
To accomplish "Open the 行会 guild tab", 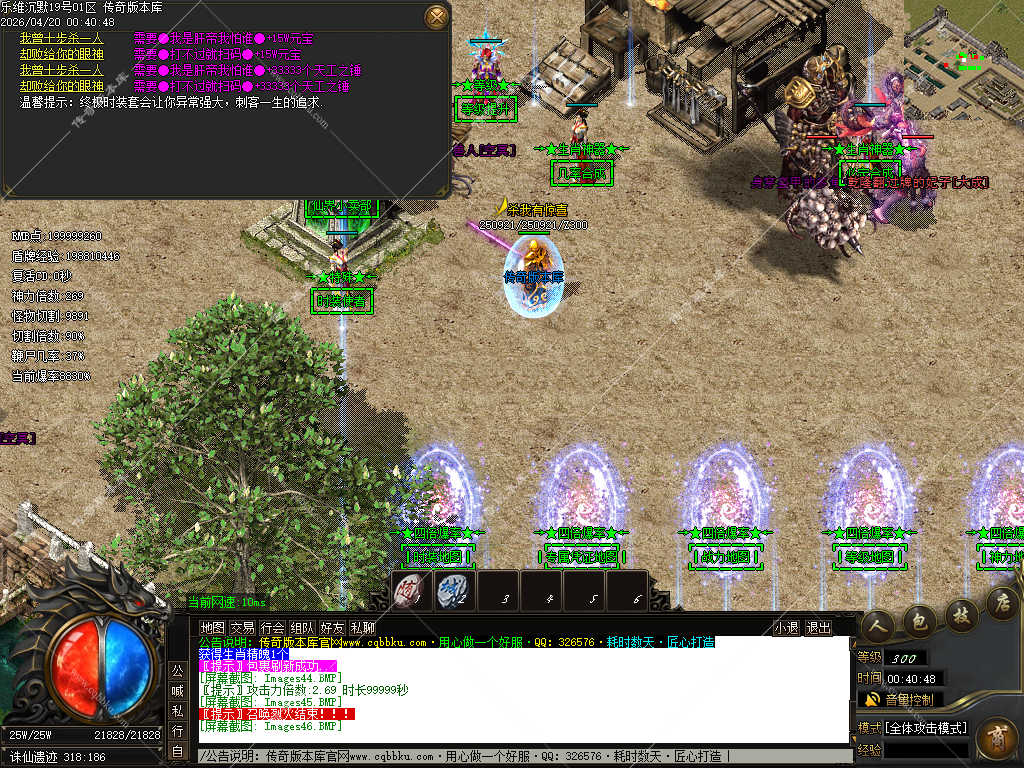I will 272,628.
